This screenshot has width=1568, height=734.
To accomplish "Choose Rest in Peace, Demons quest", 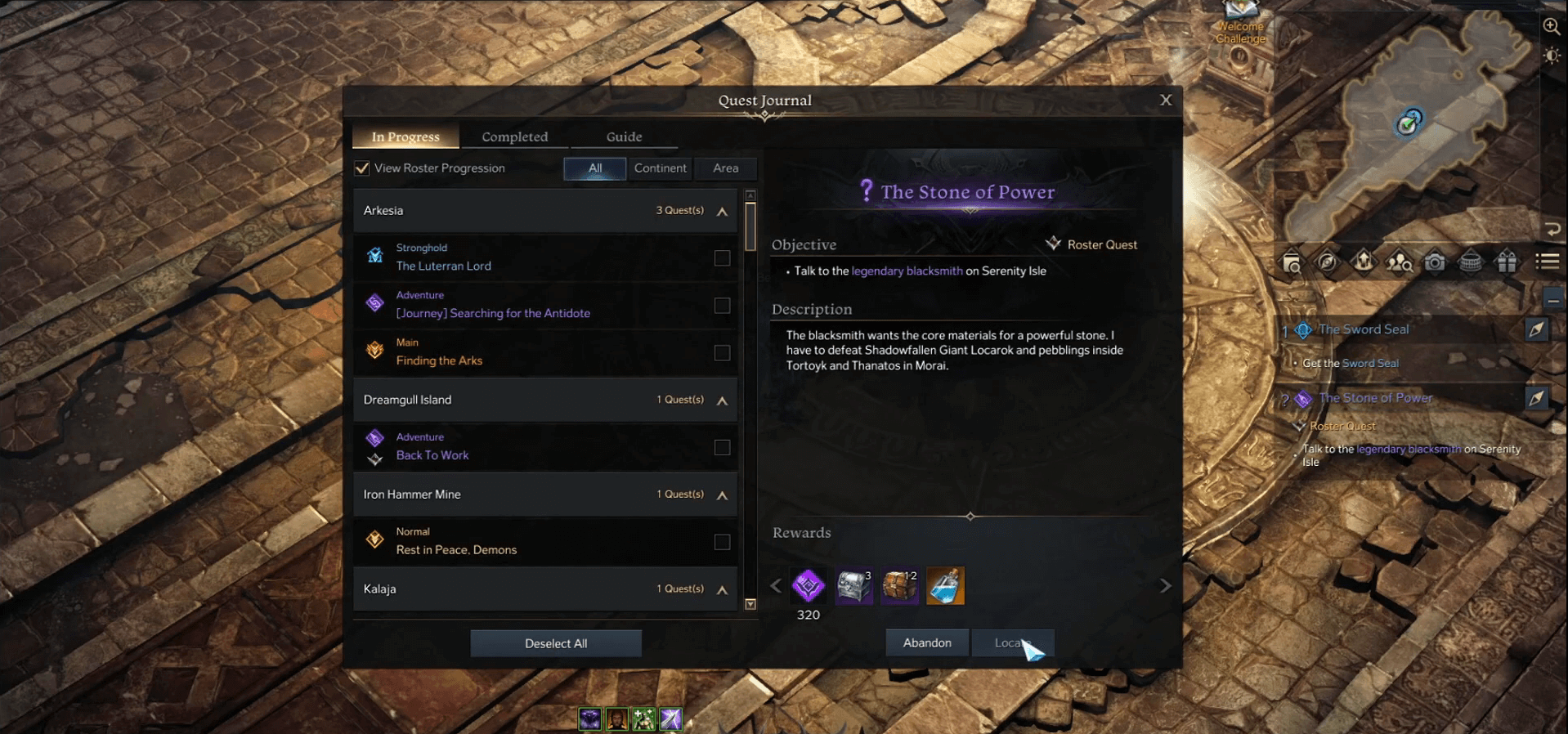I will [456, 550].
